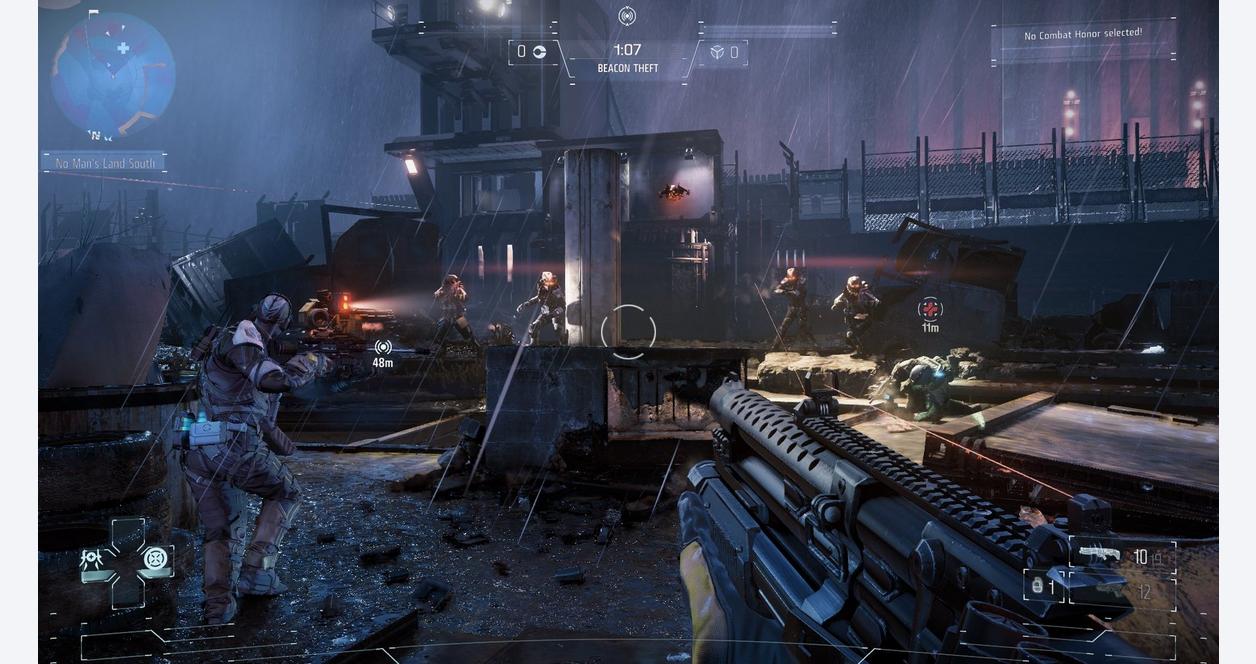
Task: Select the red medic revive marker at 11m
Action: [930, 309]
